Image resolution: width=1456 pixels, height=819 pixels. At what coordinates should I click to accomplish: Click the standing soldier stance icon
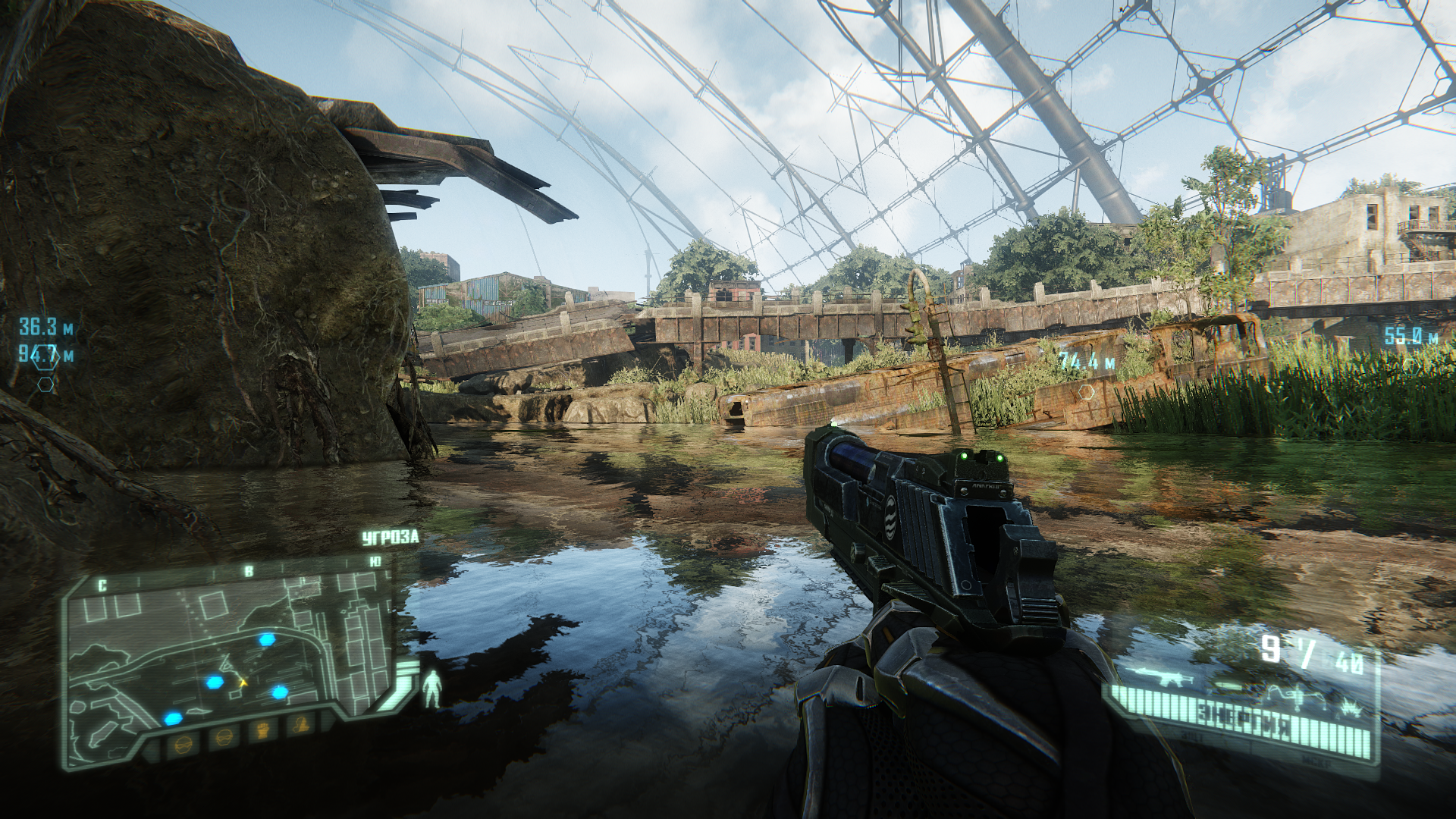(433, 688)
